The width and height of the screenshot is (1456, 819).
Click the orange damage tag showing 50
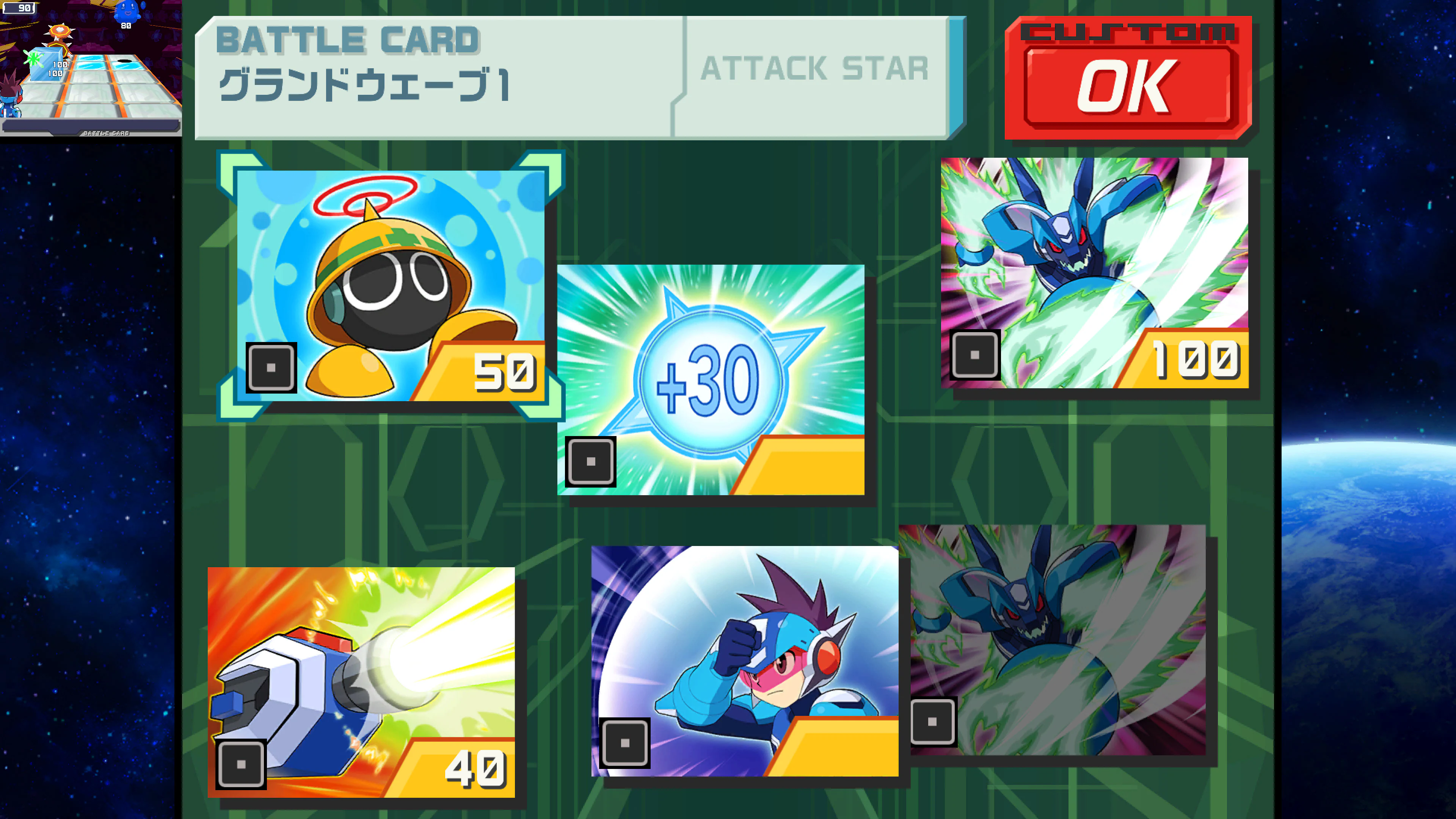coord(505,372)
